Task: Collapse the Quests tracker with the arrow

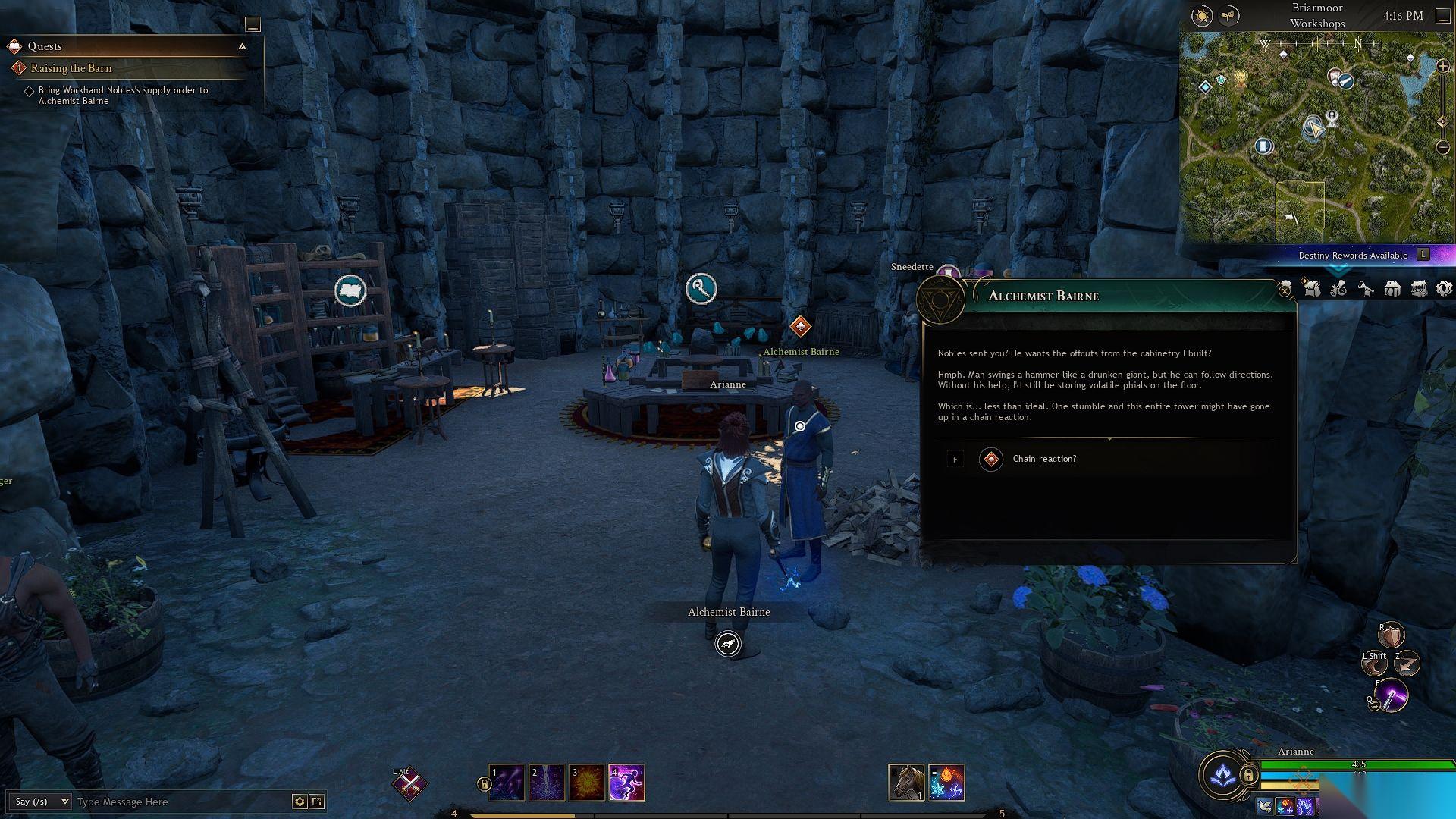Action: coord(242,46)
